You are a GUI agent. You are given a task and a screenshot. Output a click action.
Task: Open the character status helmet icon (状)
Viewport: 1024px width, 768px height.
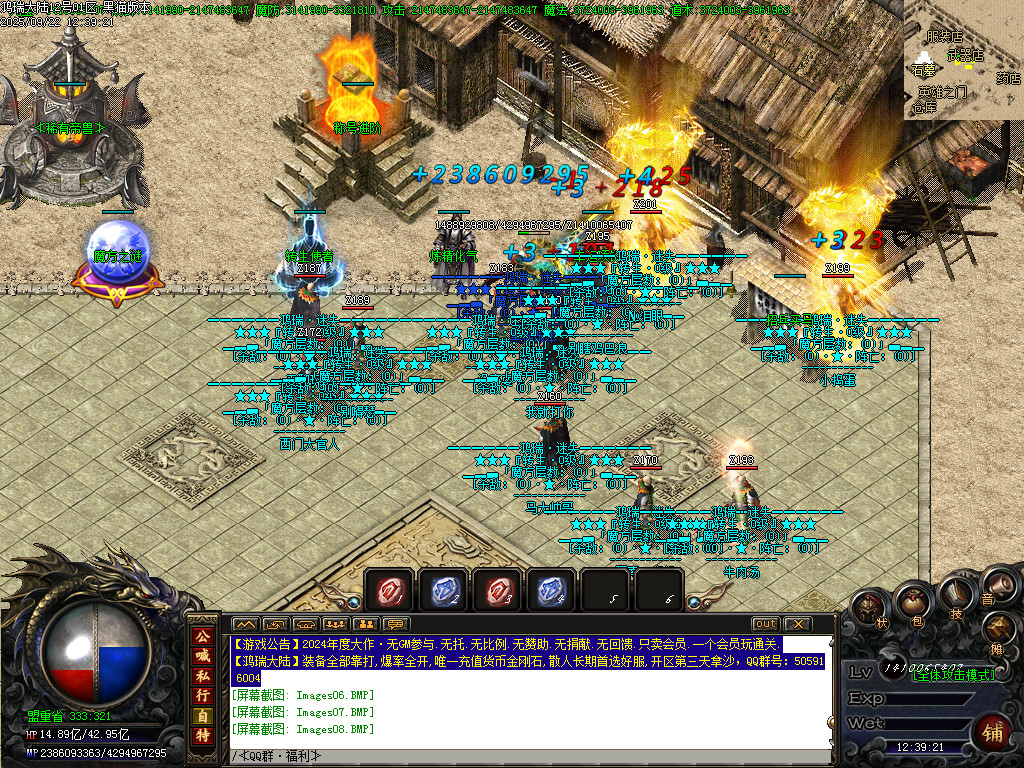871,610
